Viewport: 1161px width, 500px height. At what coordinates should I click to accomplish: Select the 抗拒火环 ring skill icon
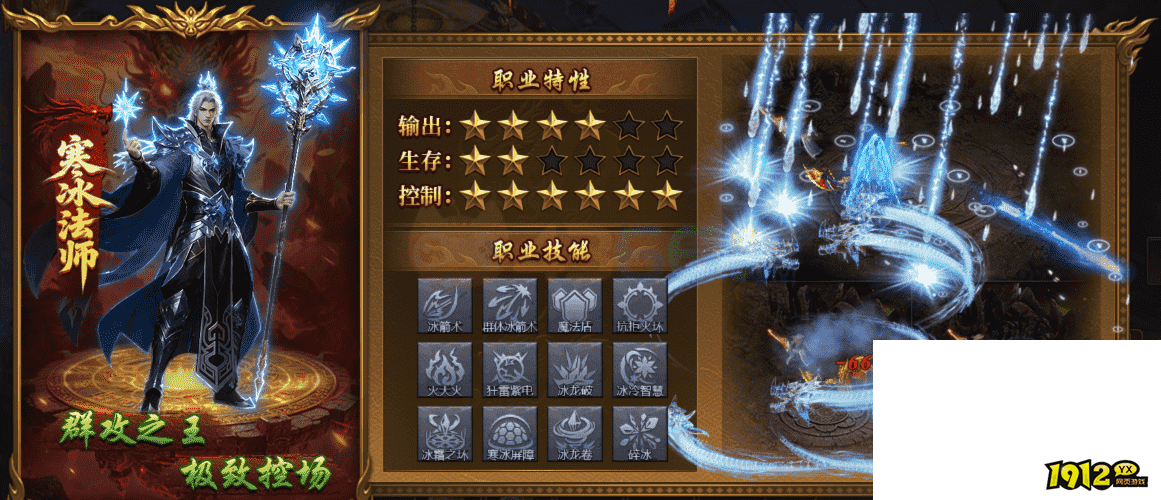(x=639, y=305)
